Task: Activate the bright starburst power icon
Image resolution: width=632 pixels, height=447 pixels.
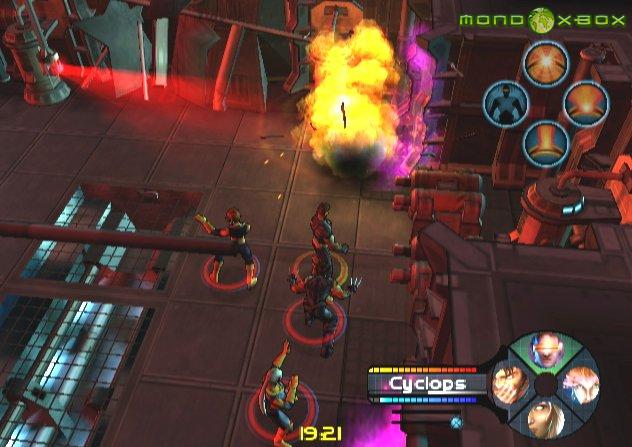Action: [x=545, y=62]
